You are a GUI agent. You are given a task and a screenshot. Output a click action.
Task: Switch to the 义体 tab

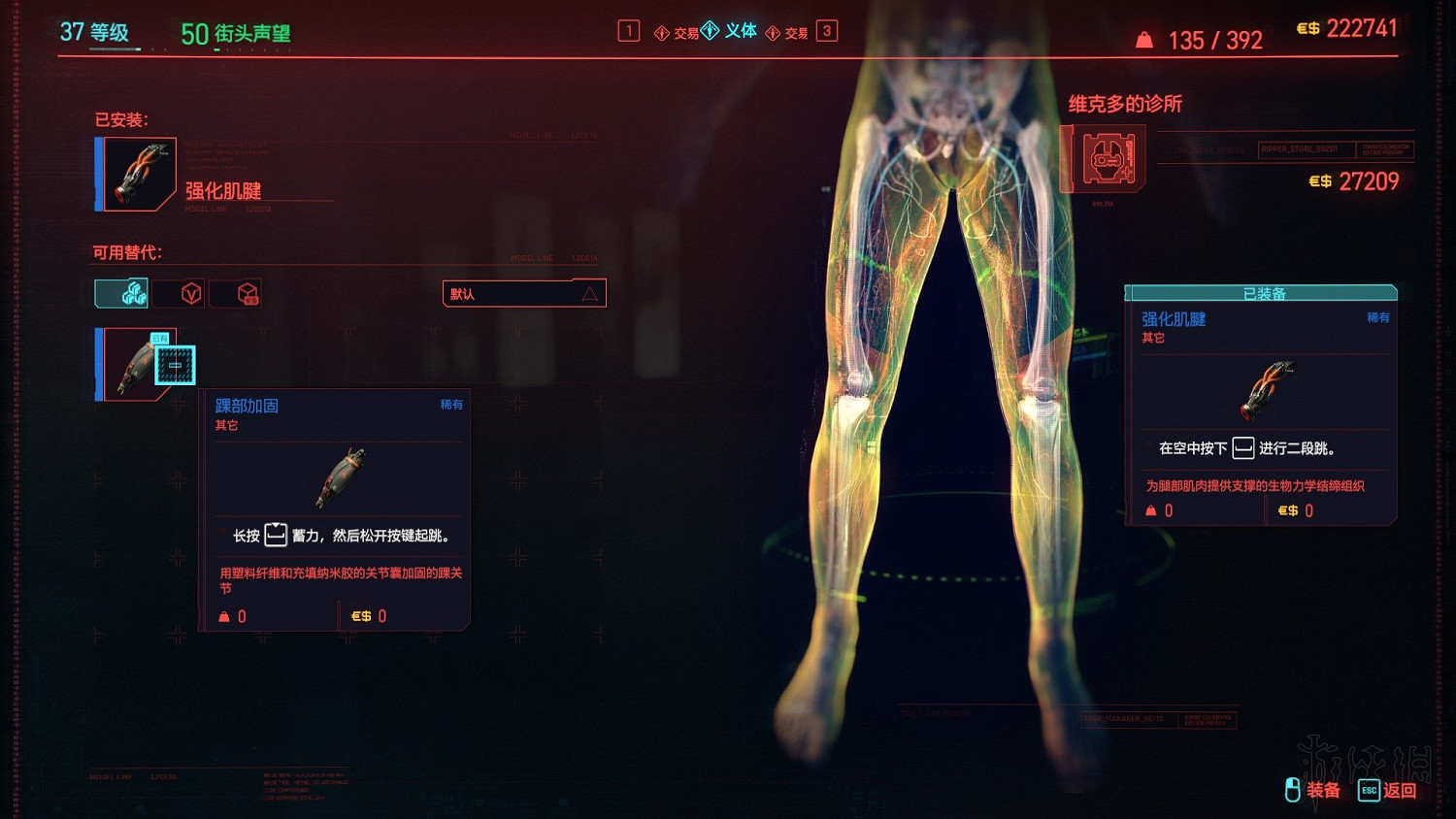[740, 30]
